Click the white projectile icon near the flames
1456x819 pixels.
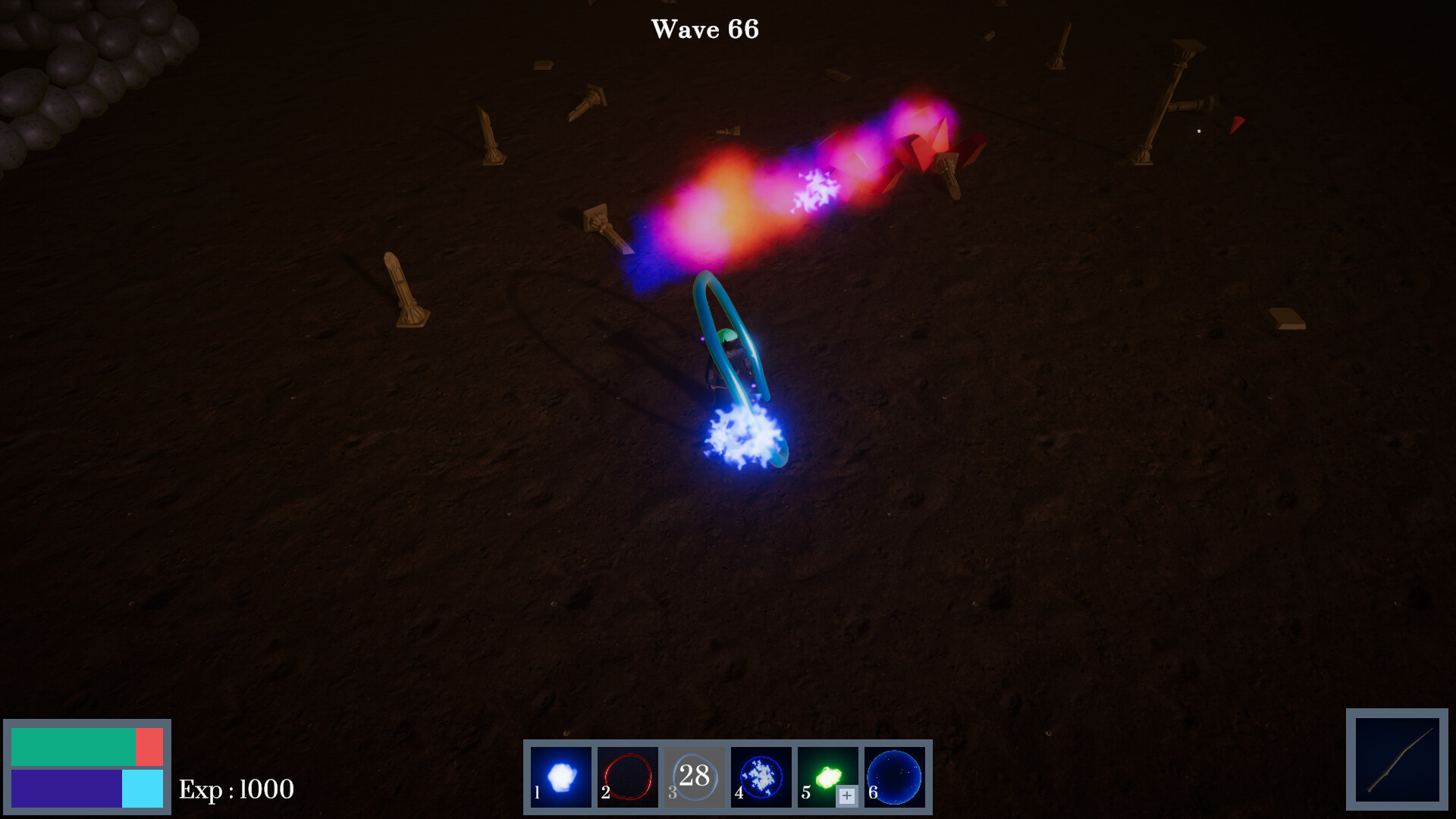tap(817, 189)
